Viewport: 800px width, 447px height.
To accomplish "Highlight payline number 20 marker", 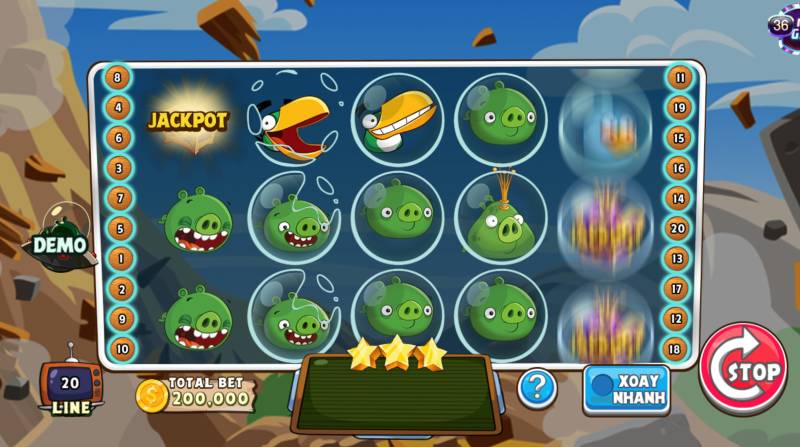I will [680, 228].
